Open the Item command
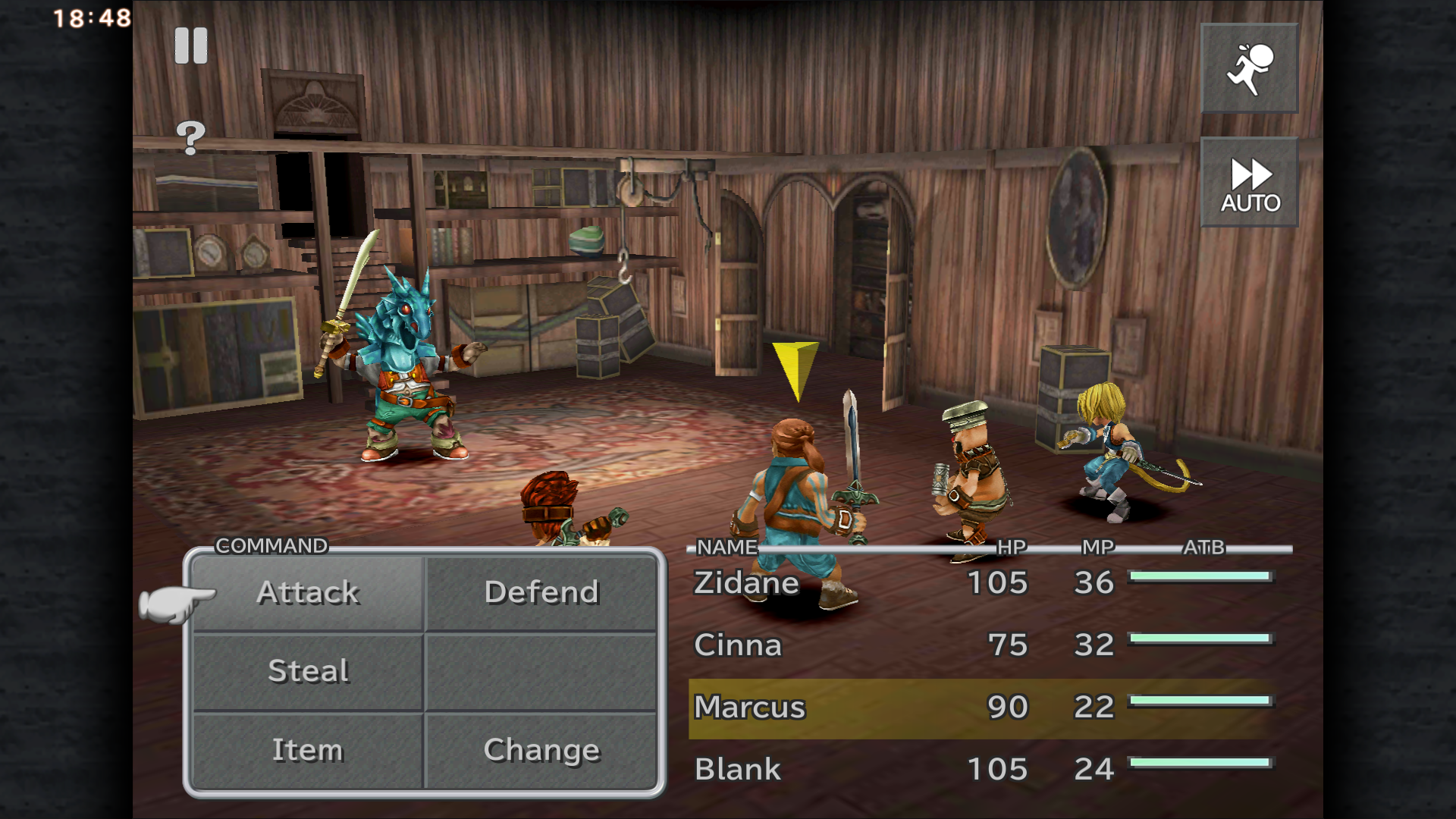This screenshot has width=1456, height=819. tap(308, 750)
